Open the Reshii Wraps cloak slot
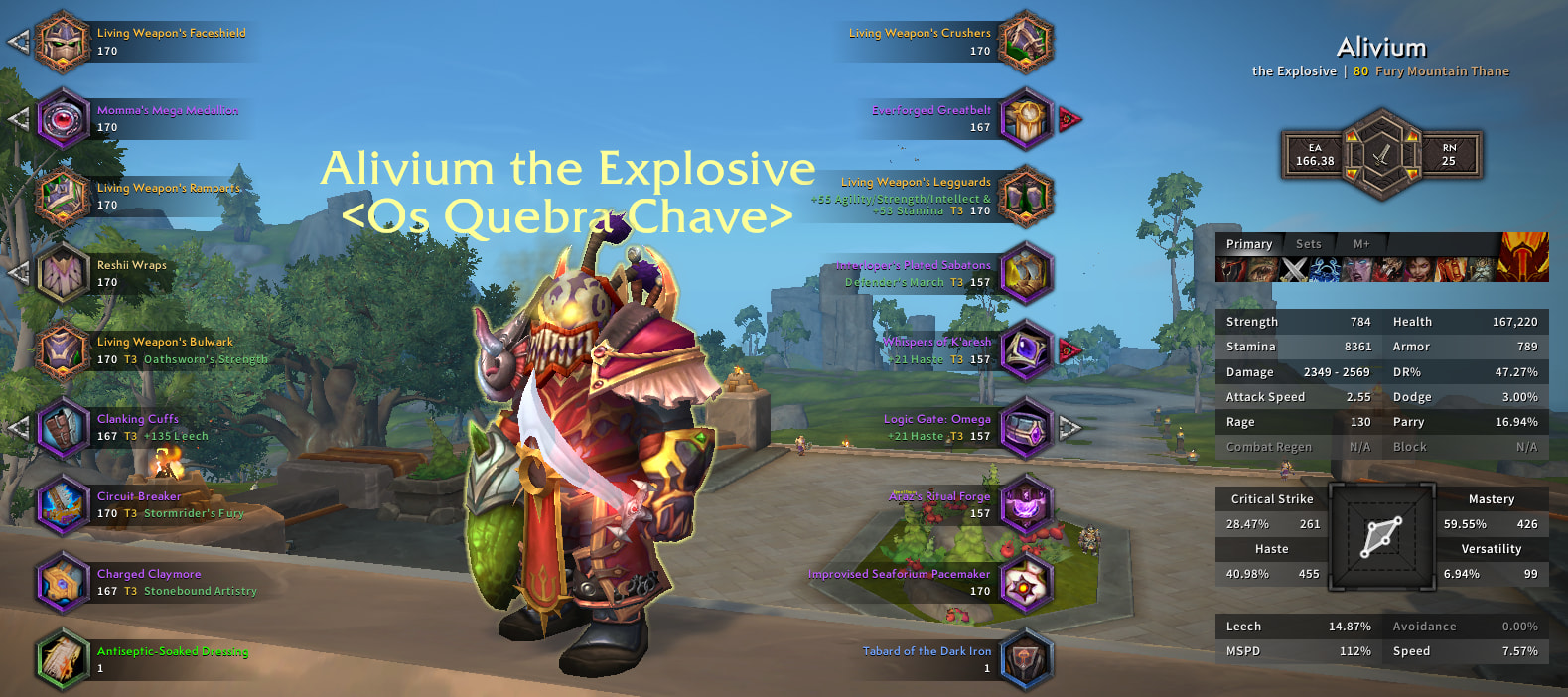1568x697 pixels. (x=63, y=273)
